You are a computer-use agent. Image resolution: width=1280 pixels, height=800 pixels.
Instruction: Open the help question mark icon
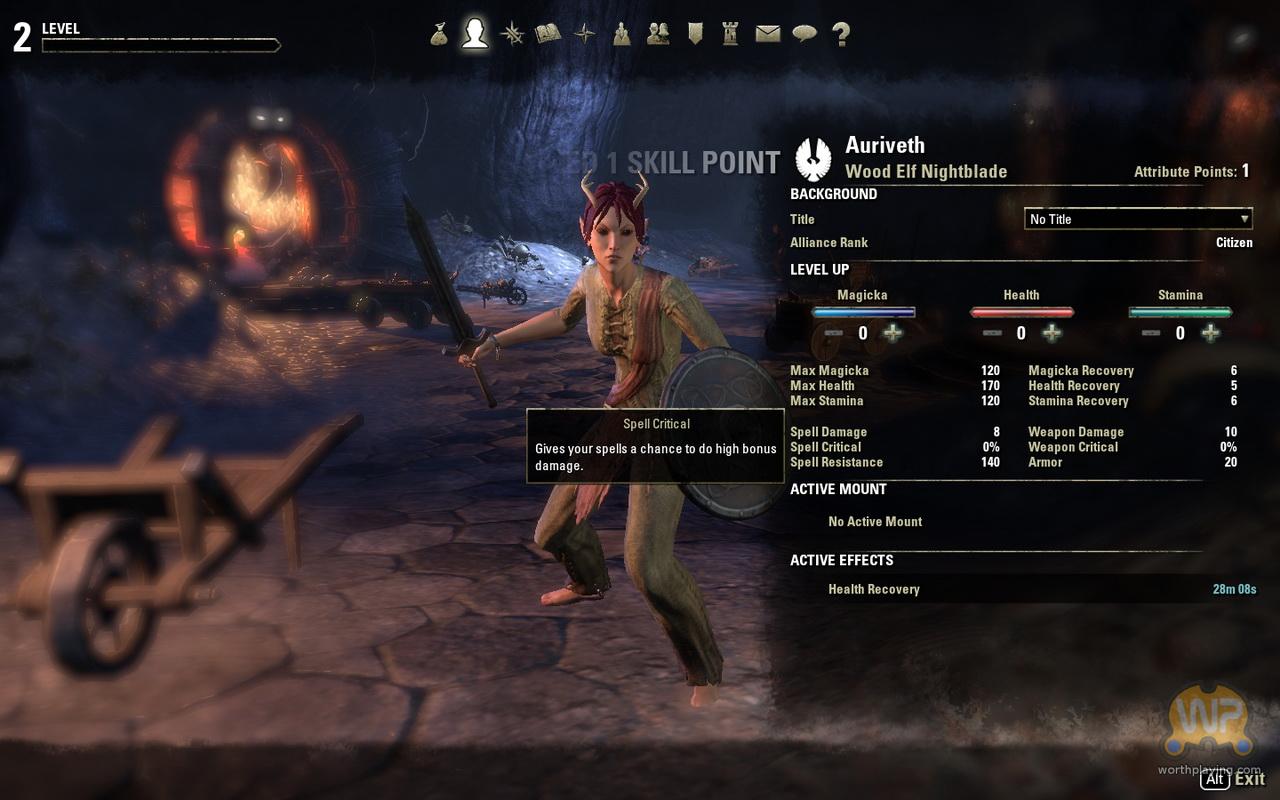[841, 34]
